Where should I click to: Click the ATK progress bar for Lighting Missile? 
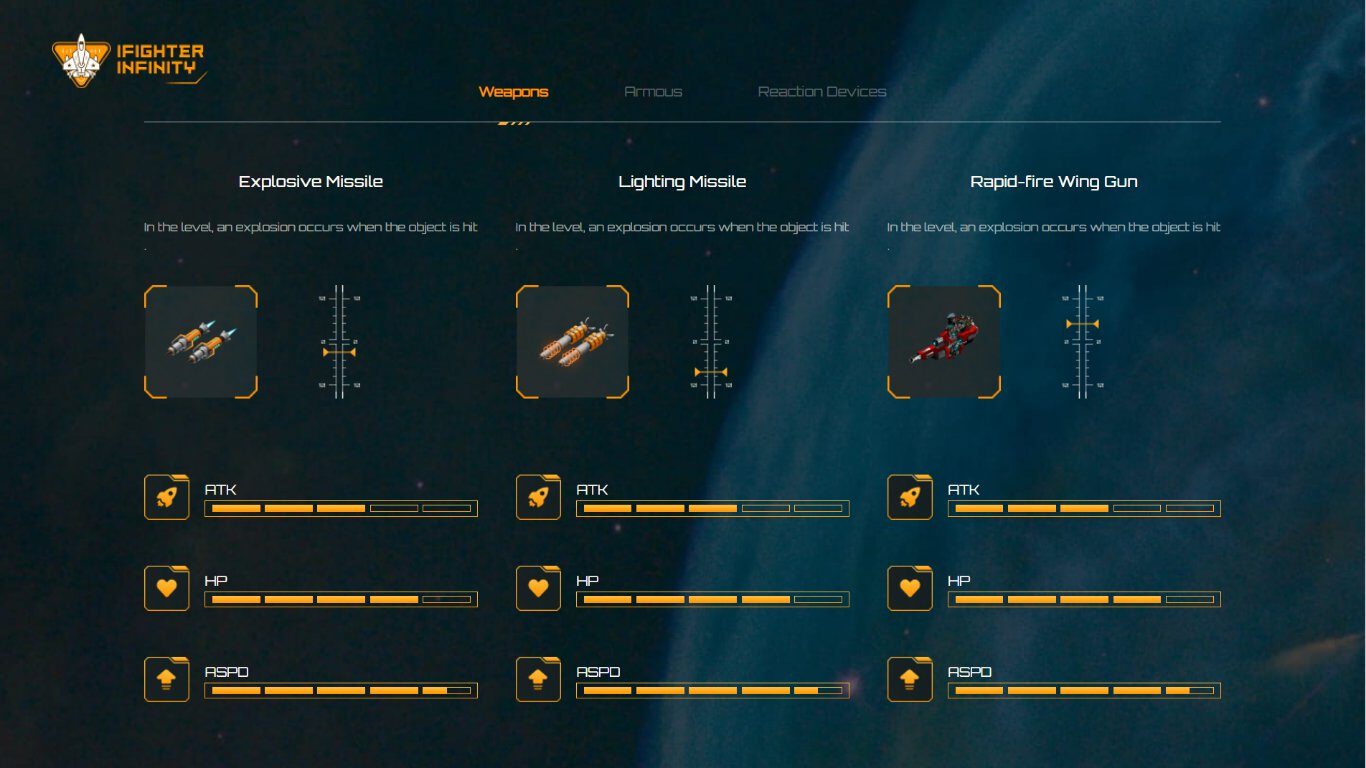711,508
